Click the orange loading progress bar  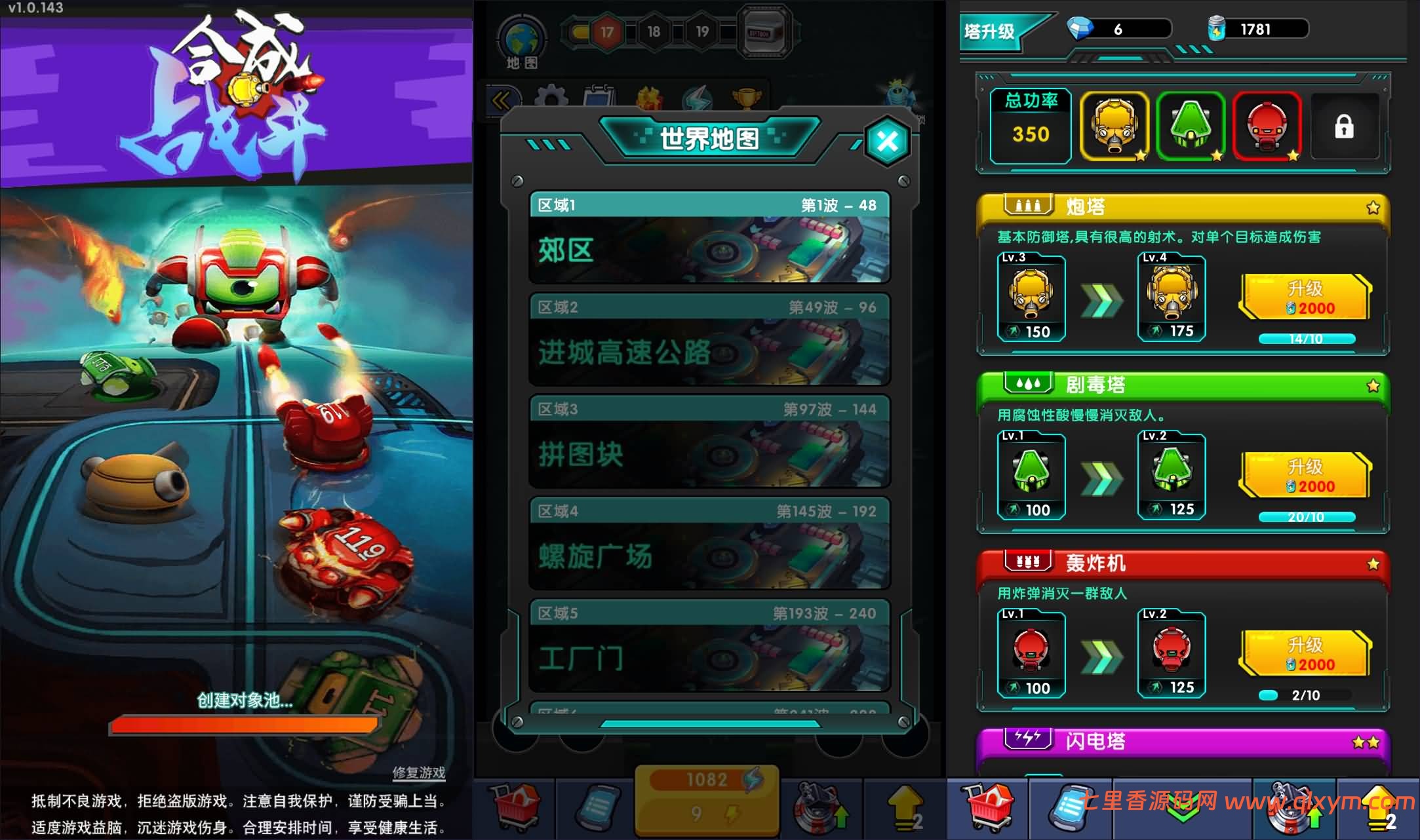point(246,724)
